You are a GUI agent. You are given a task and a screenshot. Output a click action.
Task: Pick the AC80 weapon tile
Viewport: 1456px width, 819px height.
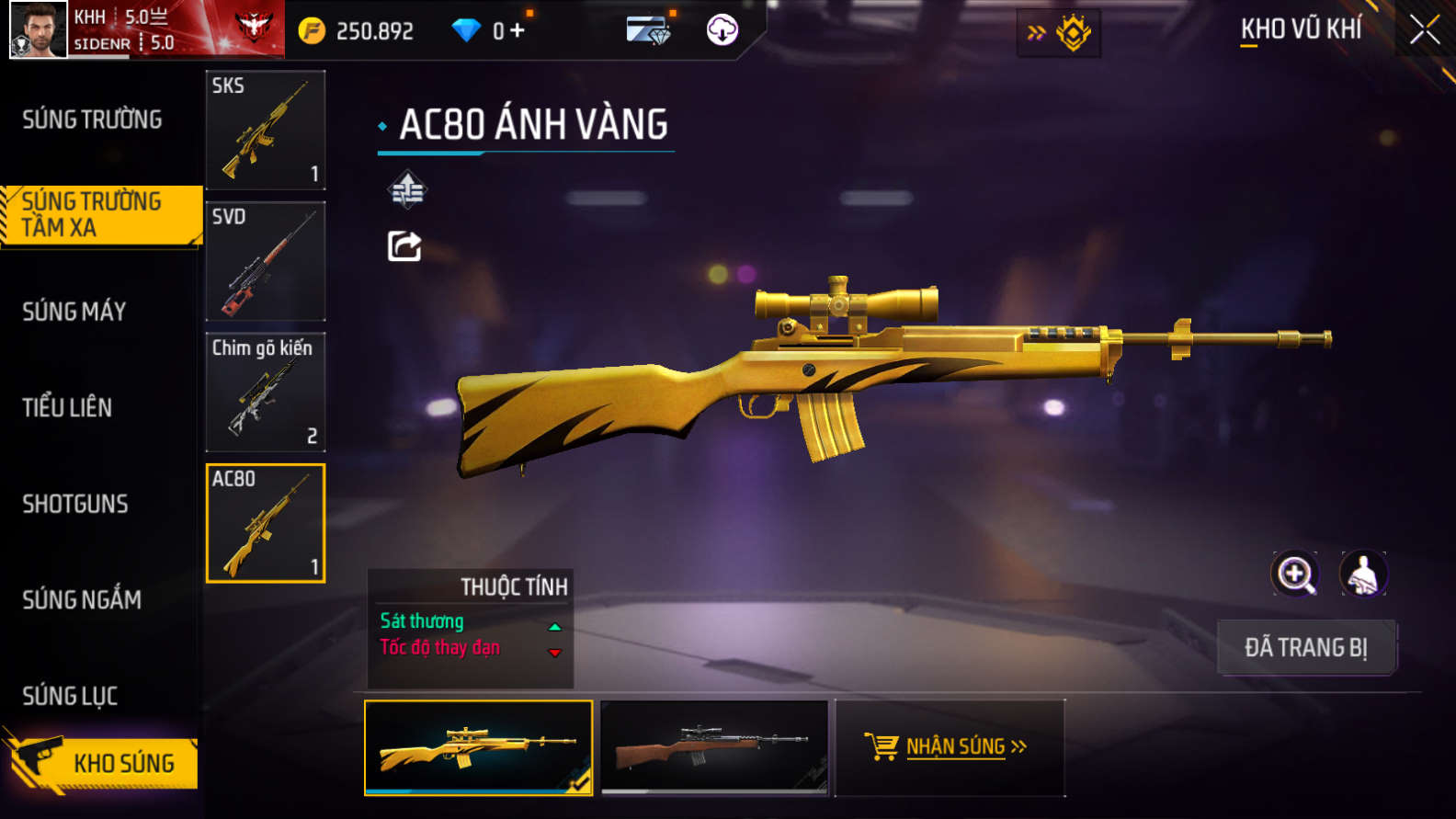[x=266, y=523]
